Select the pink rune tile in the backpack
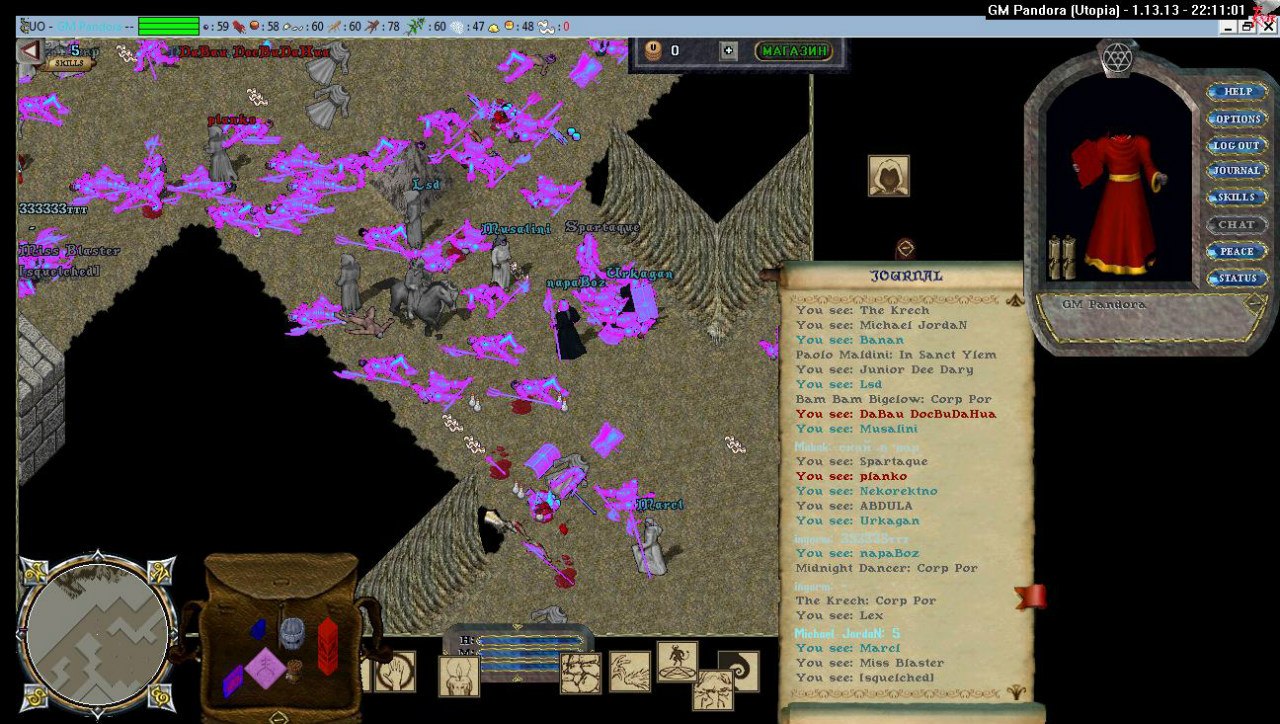This screenshot has height=724, width=1280. click(x=266, y=667)
